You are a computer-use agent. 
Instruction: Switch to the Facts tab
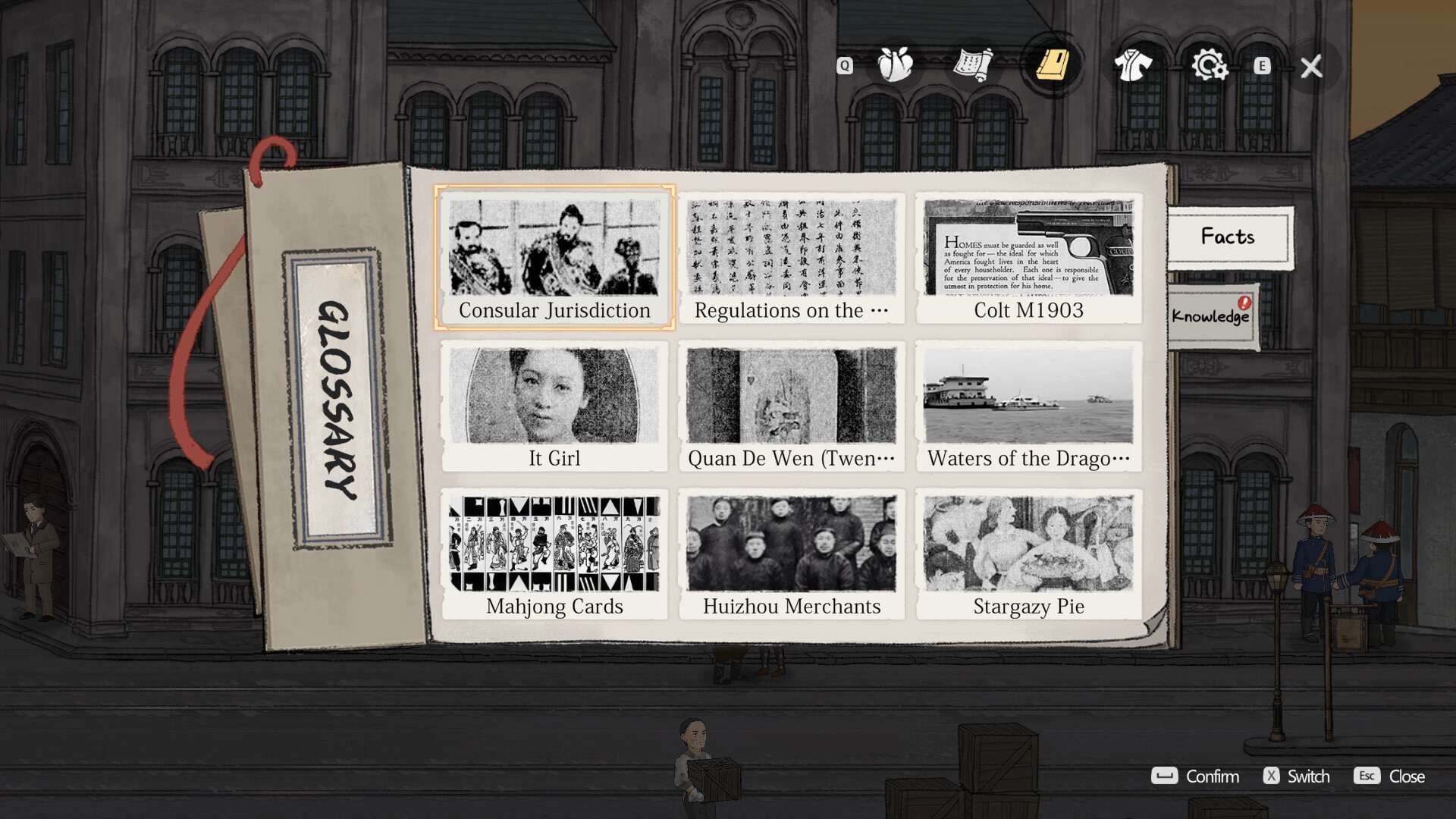click(x=1227, y=237)
